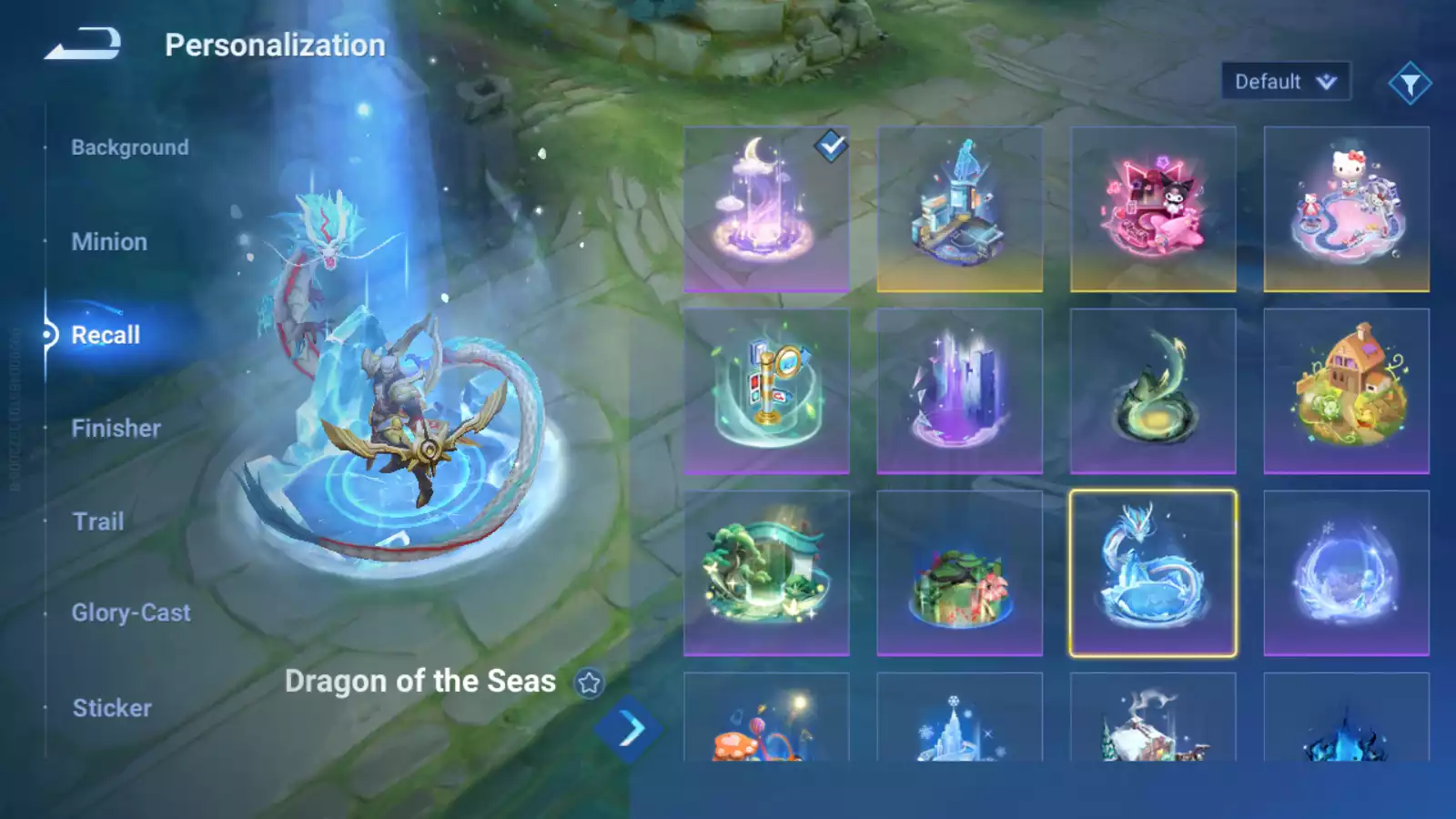Click the funnel filter icon
Image resolution: width=1456 pixels, height=819 pixels.
[1410, 84]
